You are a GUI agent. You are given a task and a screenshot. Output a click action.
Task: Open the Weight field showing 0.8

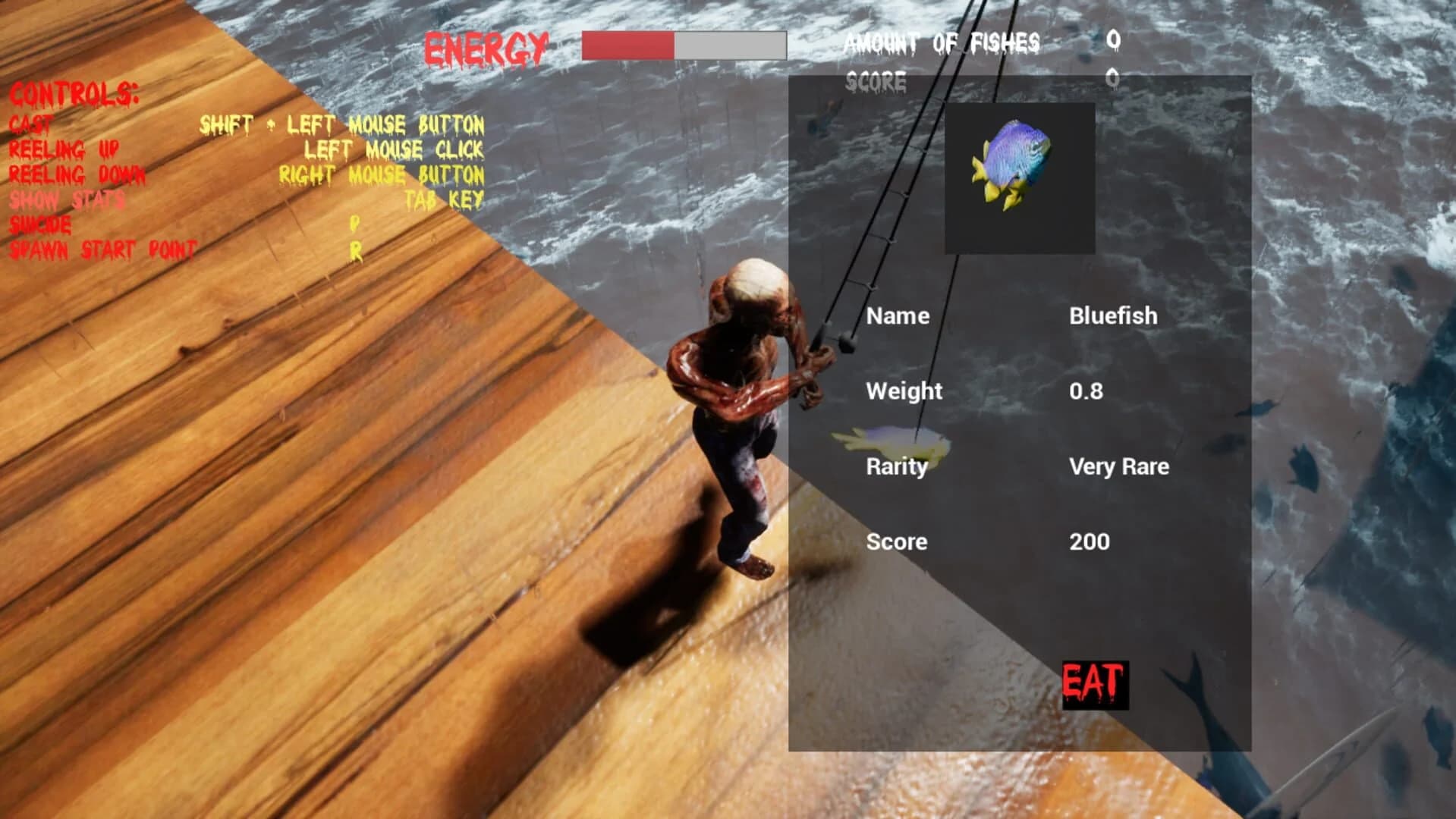tap(903, 391)
